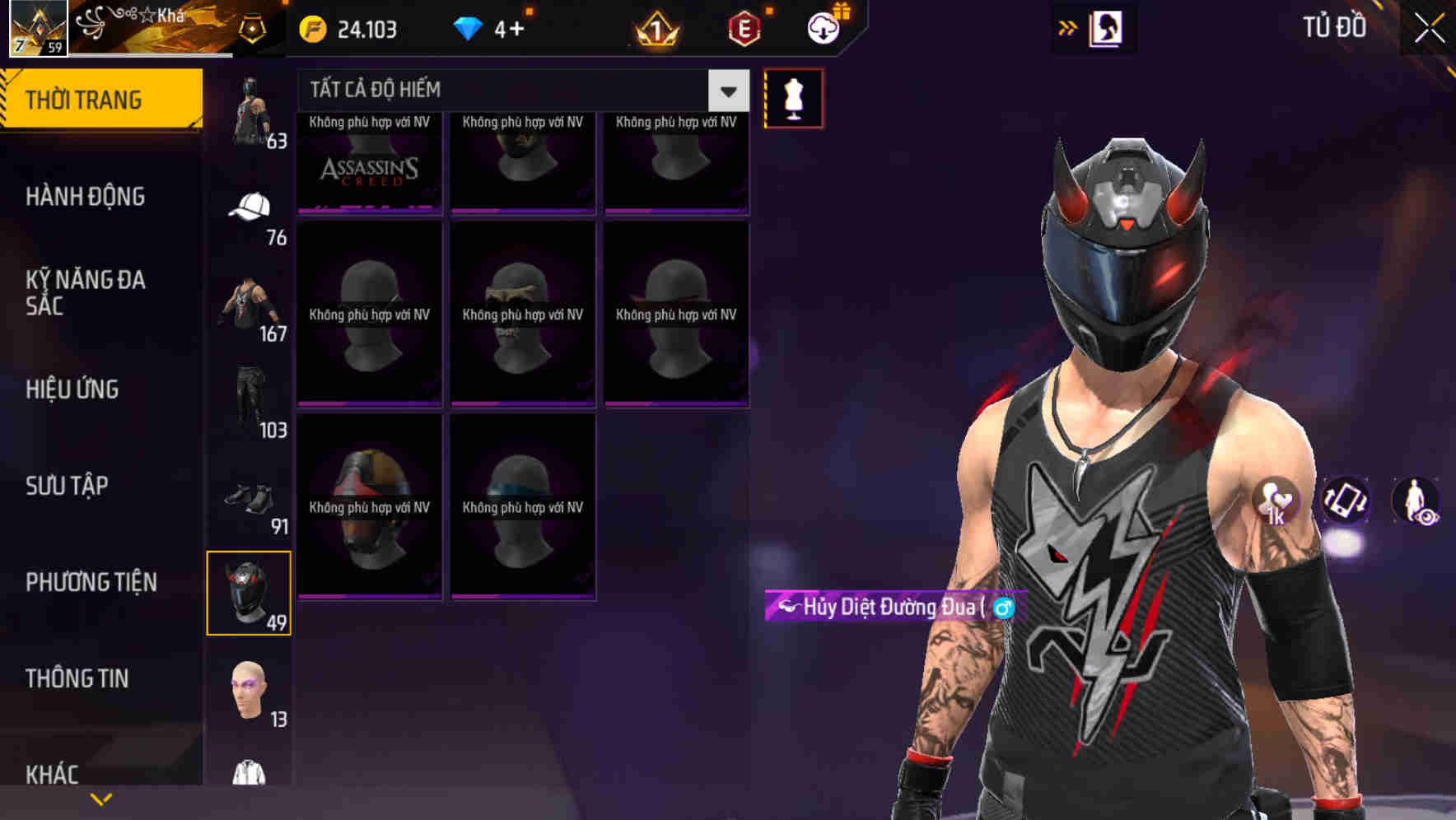Open the character profile icon near TỦ ĐỒ
The image size is (1456, 820).
[x=1107, y=28]
